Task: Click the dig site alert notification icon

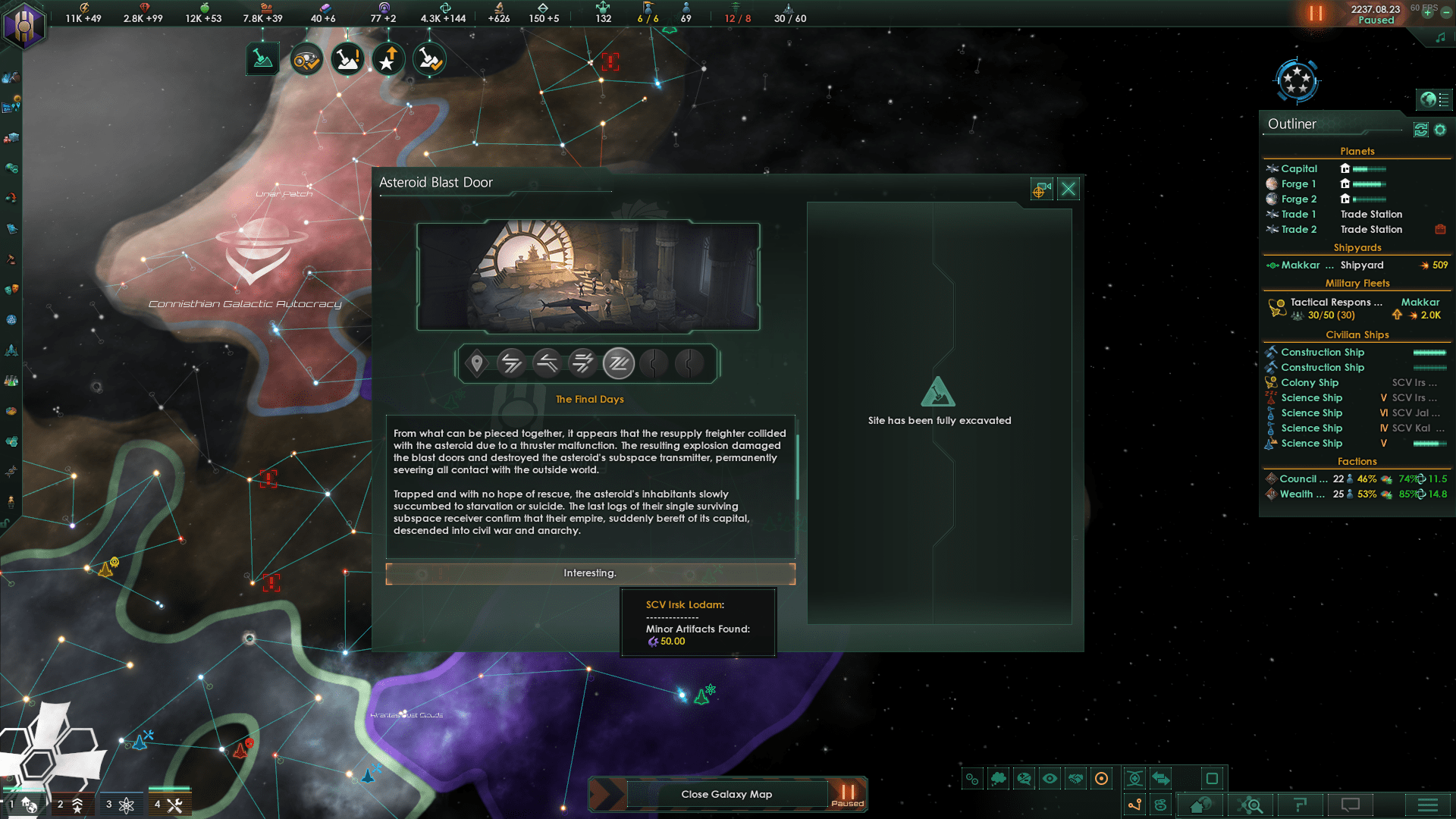Action: (347, 59)
